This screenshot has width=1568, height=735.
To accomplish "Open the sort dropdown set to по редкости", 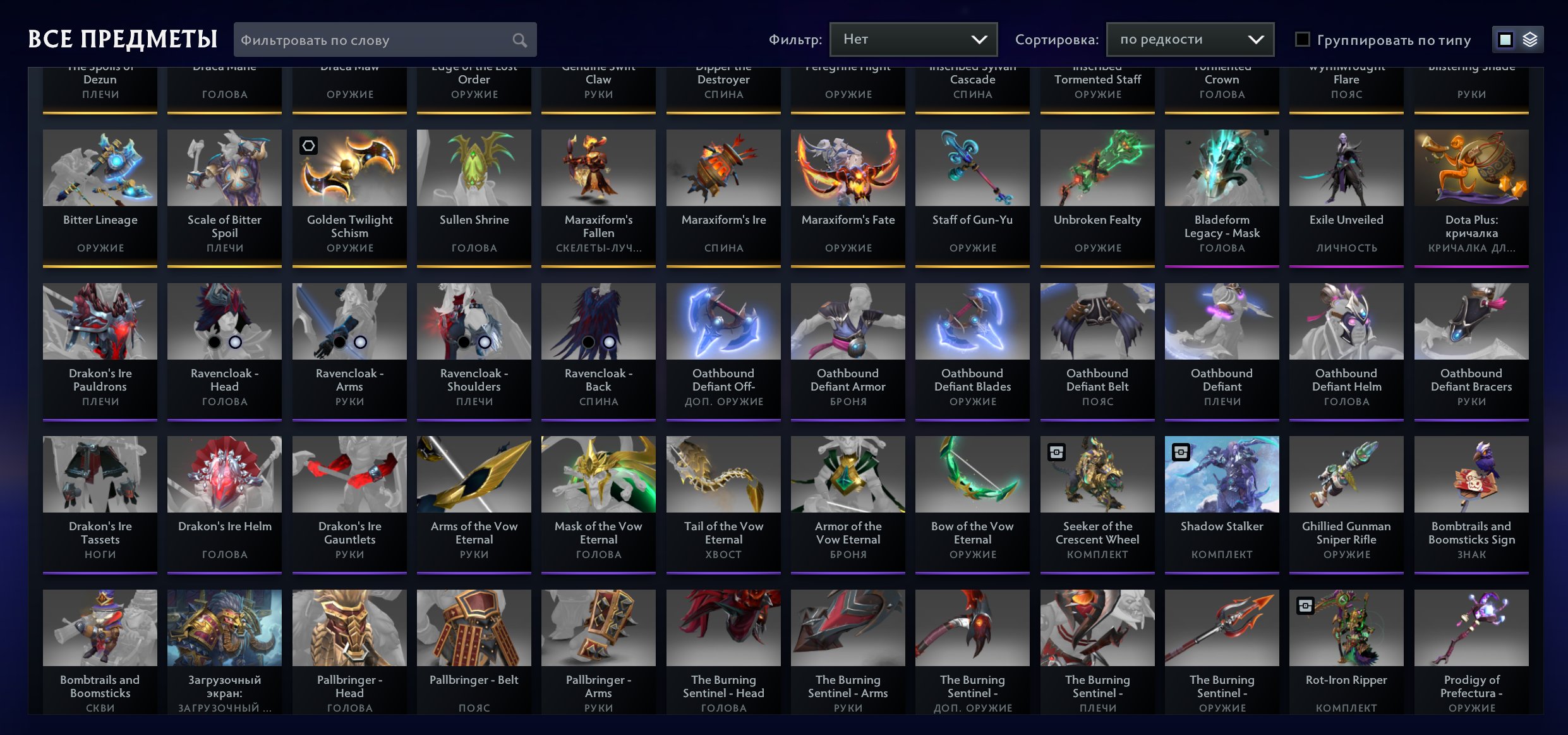I will pyautogui.click(x=1190, y=39).
